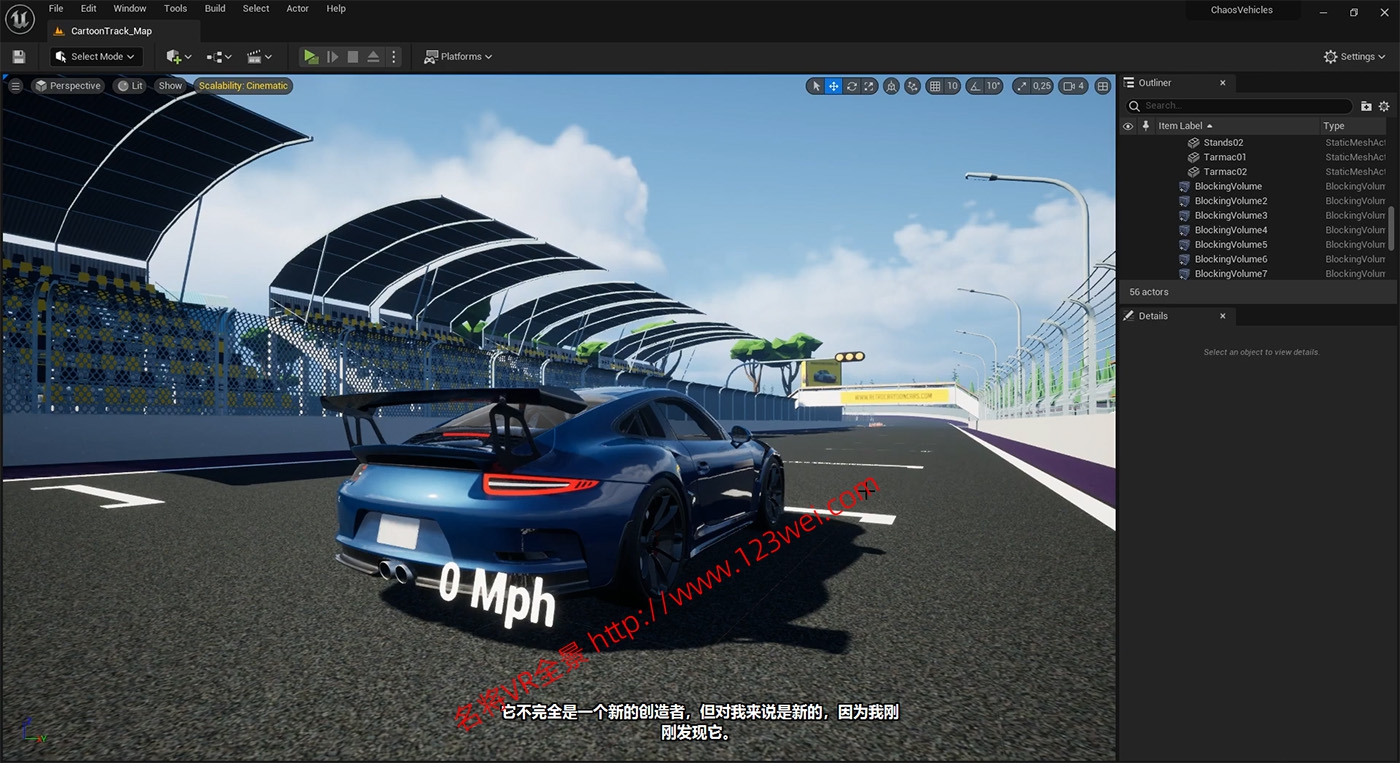Screen dimensions: 1400x763
Task: Open the Blueprints toolbar menu
Action: (216, 56)
